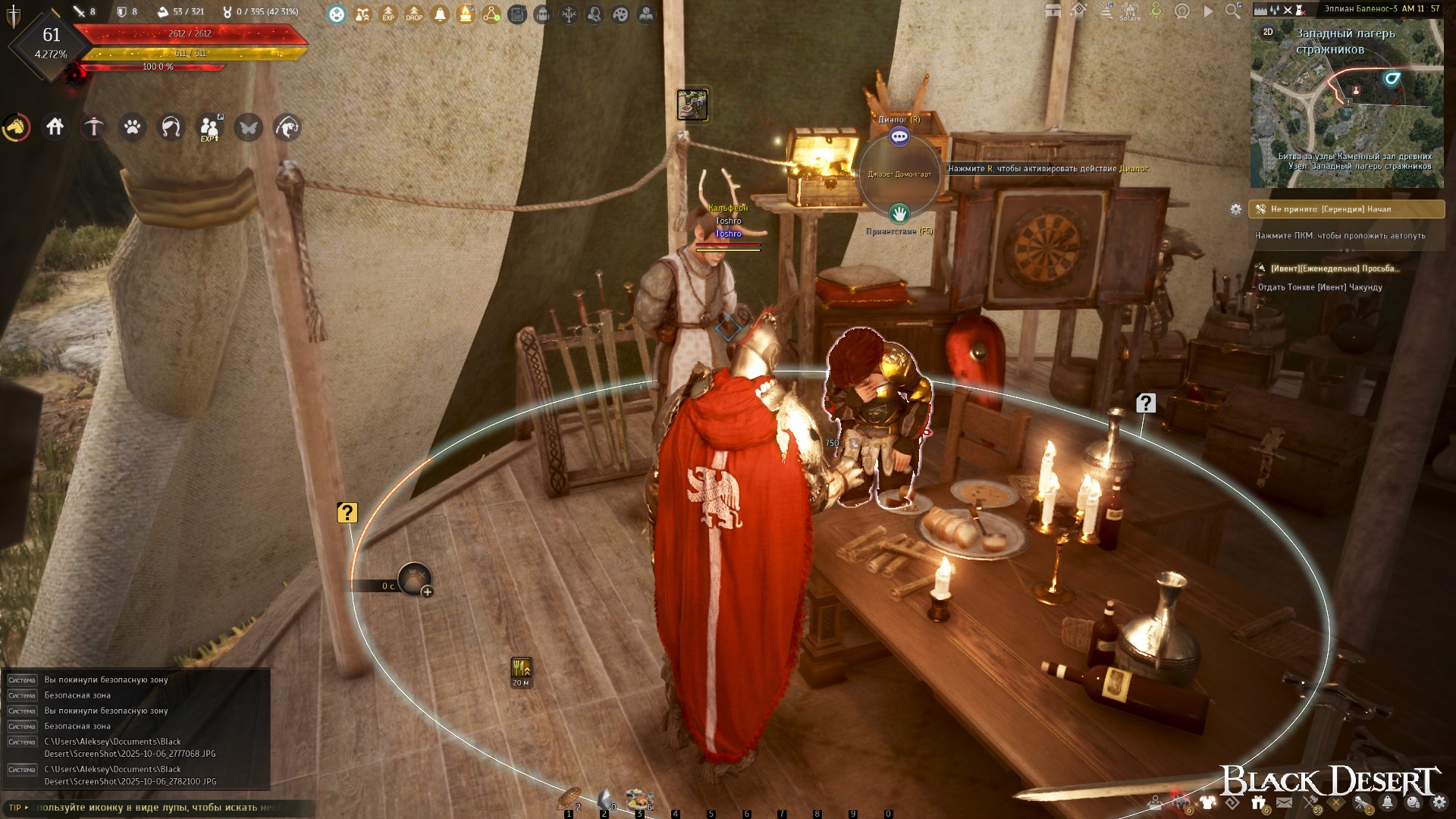Select the DROP buff icon
The width and height of the screenshot is (1456, 819).
tap(414, 14)
